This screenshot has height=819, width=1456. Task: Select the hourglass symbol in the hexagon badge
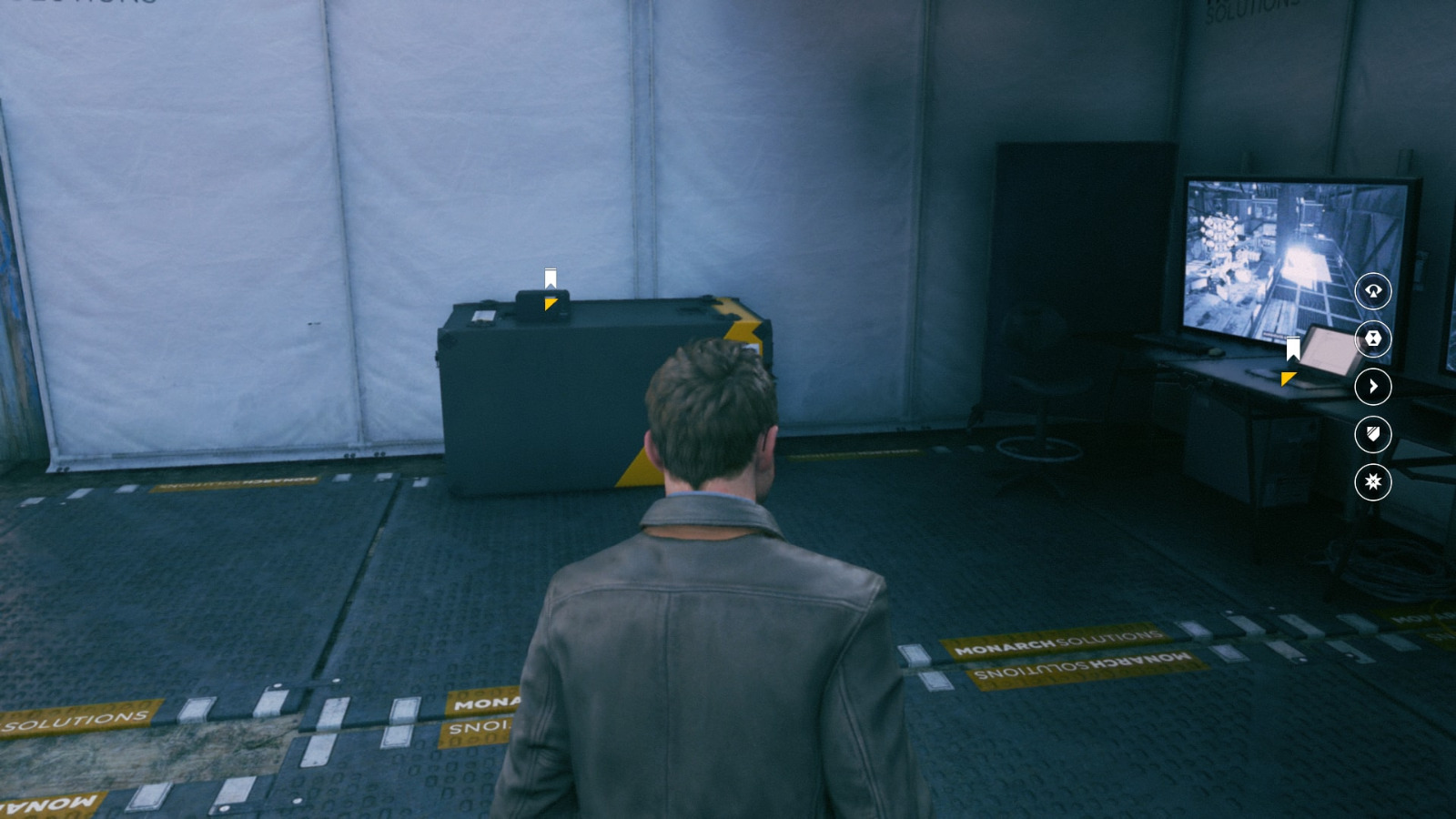[1374, 339]
